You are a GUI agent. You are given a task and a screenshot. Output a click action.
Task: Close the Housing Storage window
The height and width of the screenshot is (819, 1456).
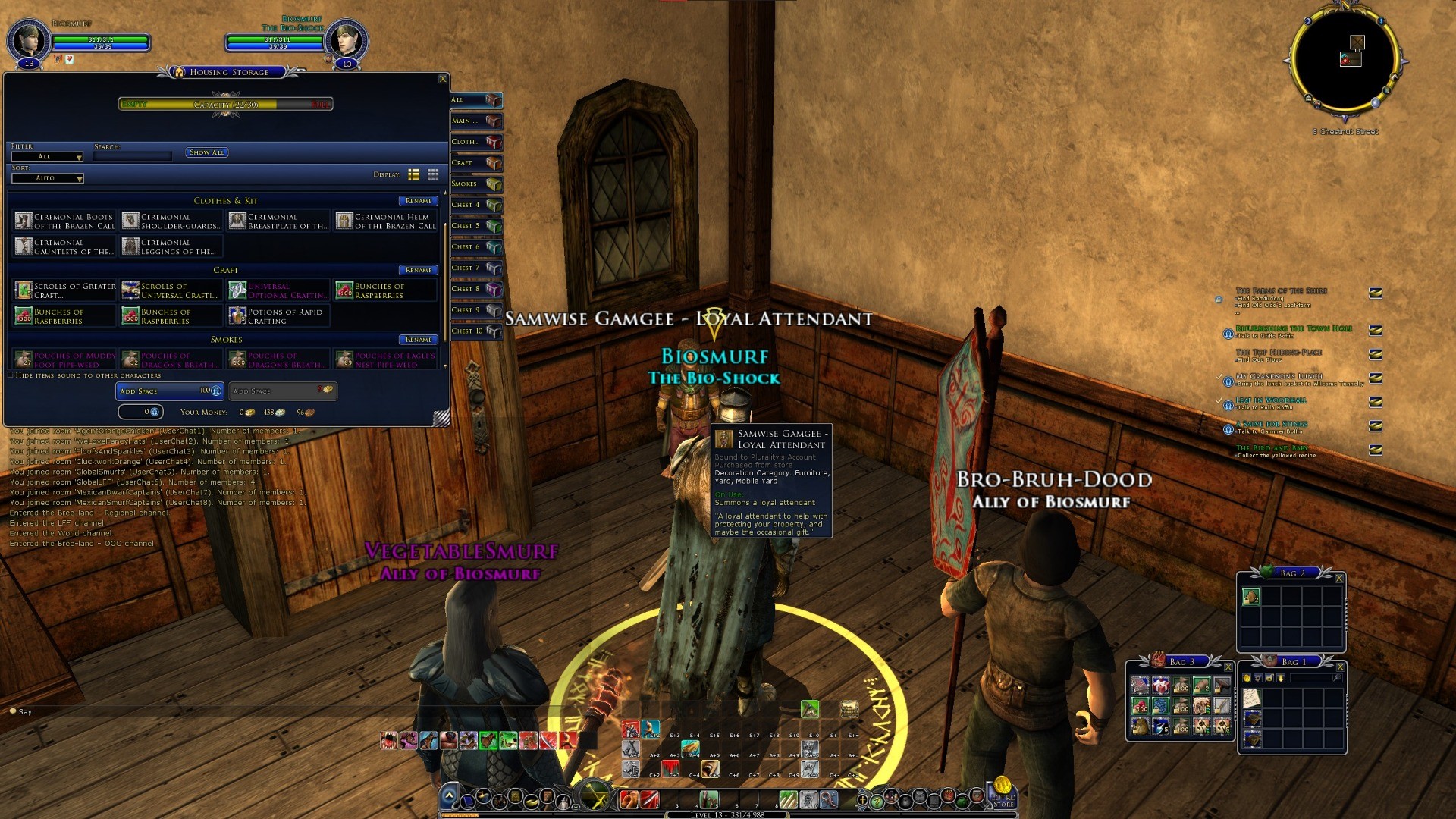pyautogui.click(x=443, y=79)
